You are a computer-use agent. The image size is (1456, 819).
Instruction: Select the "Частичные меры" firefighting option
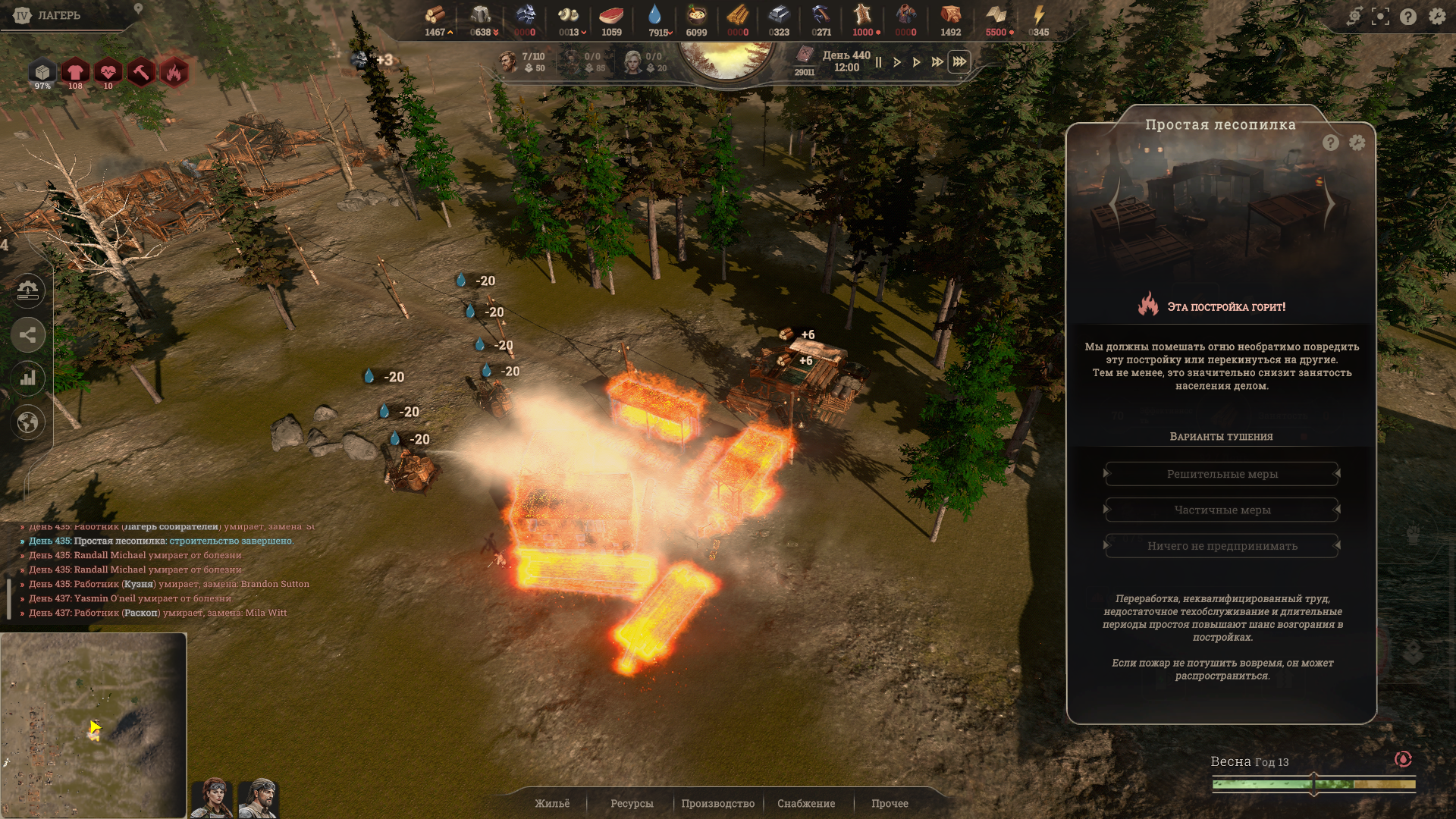[x=1222, y=510]
